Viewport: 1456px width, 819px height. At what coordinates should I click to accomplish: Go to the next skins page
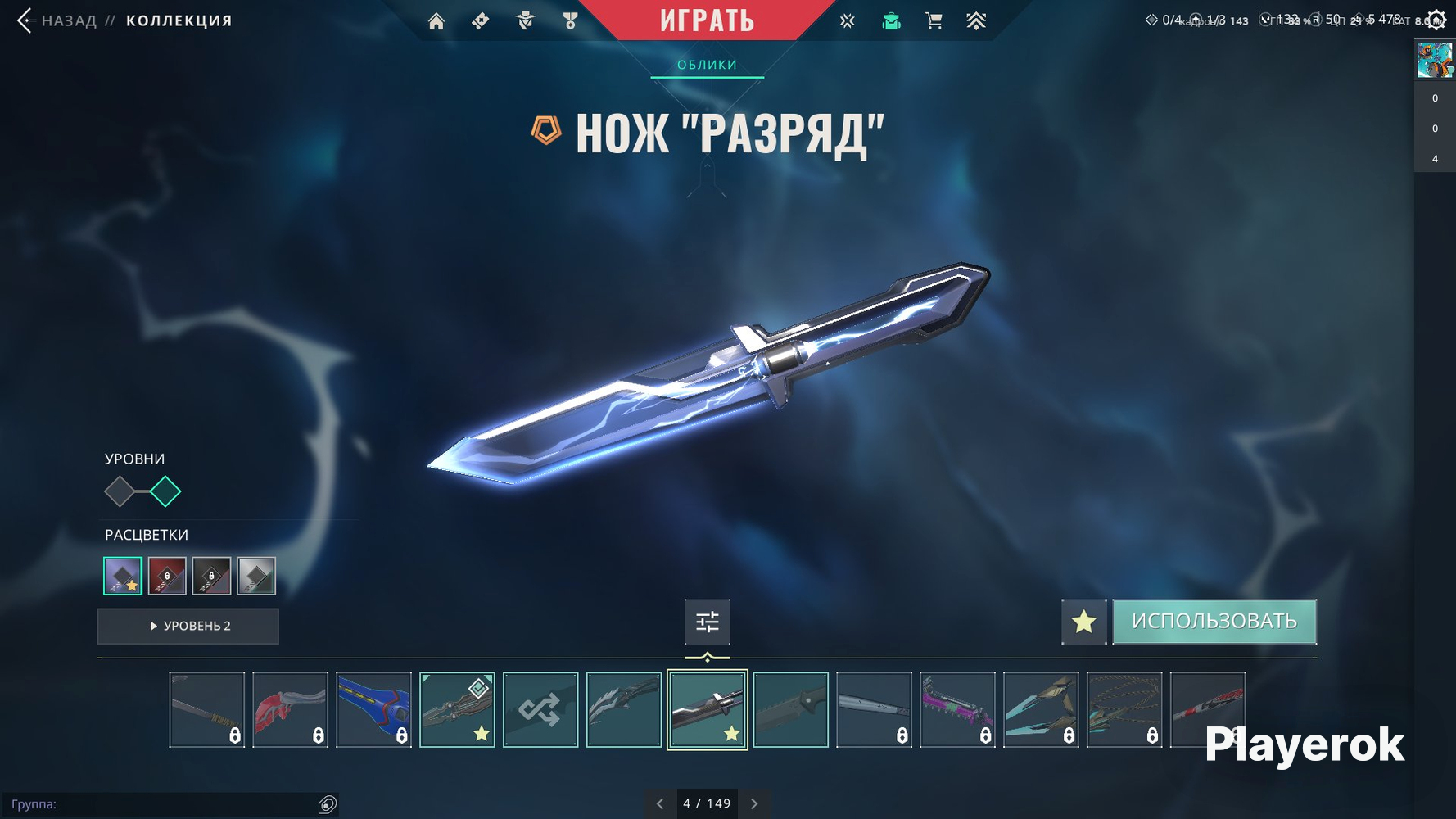tap(754, 803)
